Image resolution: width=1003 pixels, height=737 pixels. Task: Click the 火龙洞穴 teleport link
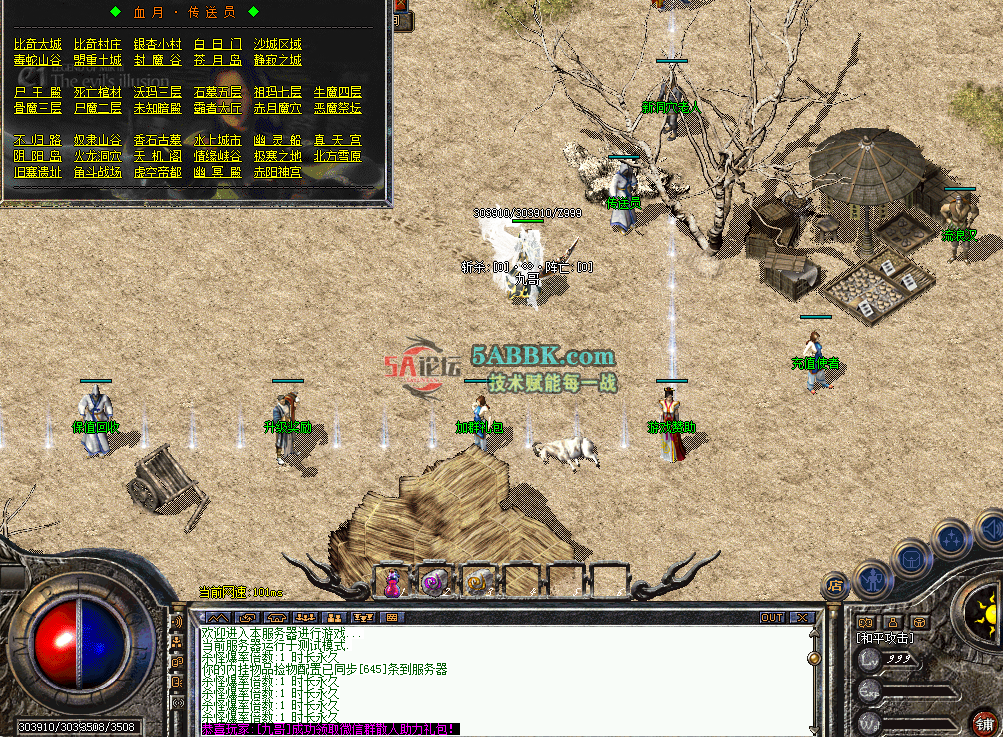(x=98, y=156)
